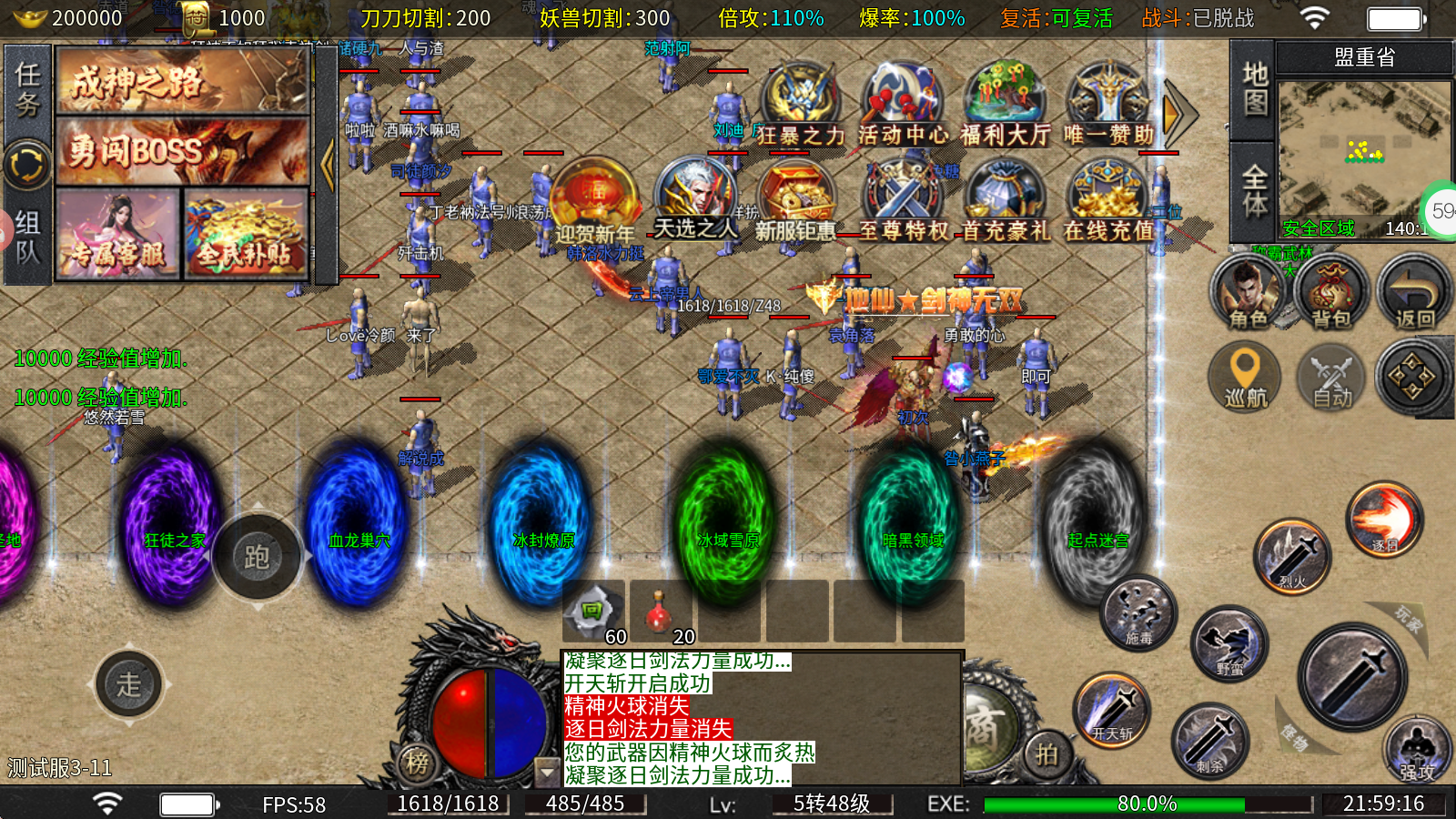Open the 全民补贴 subsidy panel

(246, 233)
